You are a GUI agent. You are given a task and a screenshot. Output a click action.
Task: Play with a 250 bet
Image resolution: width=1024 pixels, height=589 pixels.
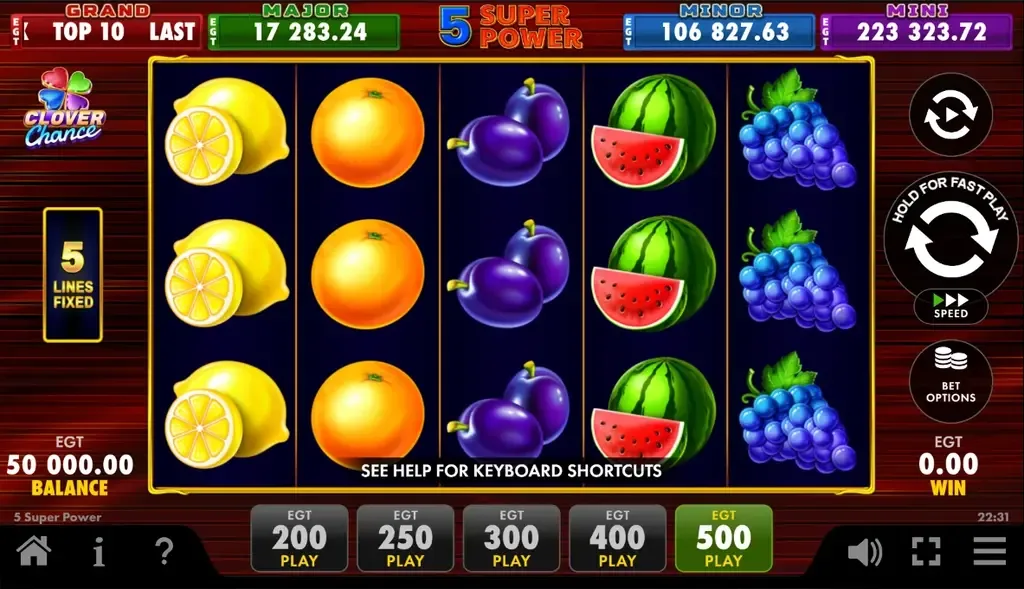click(405, 539)
